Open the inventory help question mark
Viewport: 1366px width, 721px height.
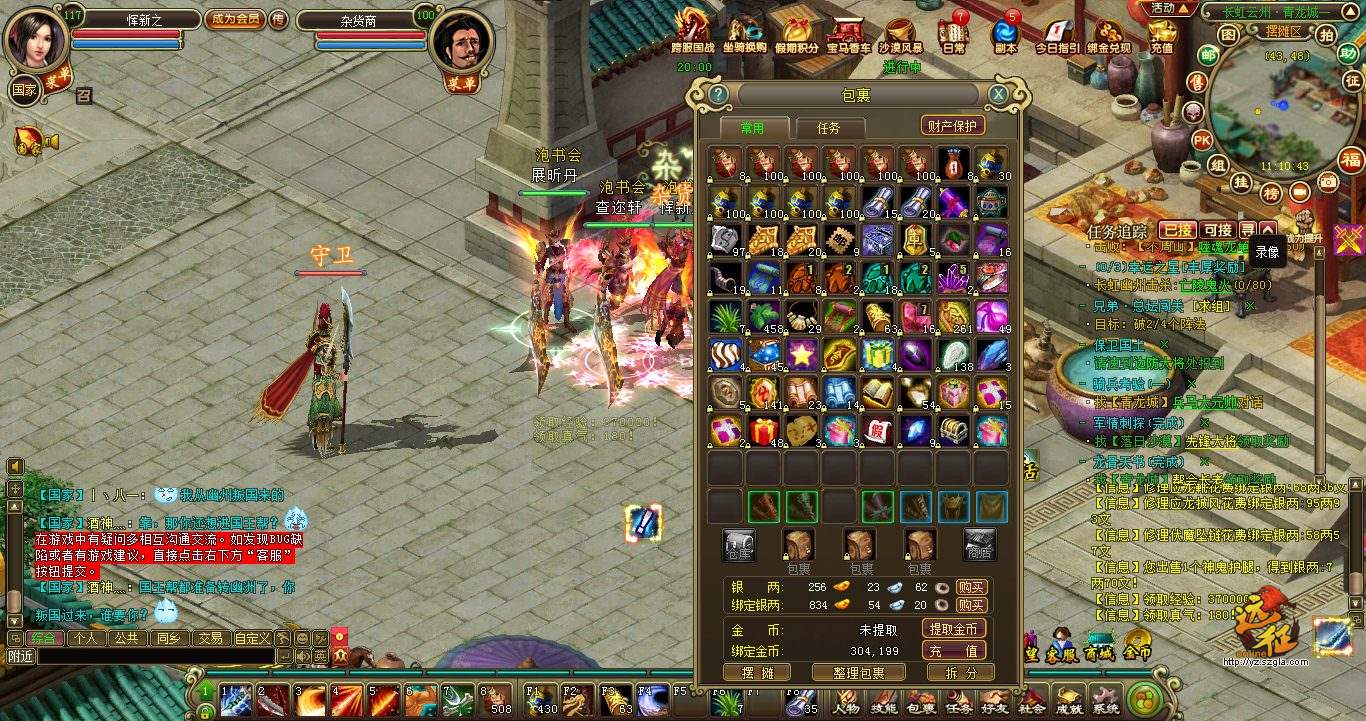[x=718, y=95]
